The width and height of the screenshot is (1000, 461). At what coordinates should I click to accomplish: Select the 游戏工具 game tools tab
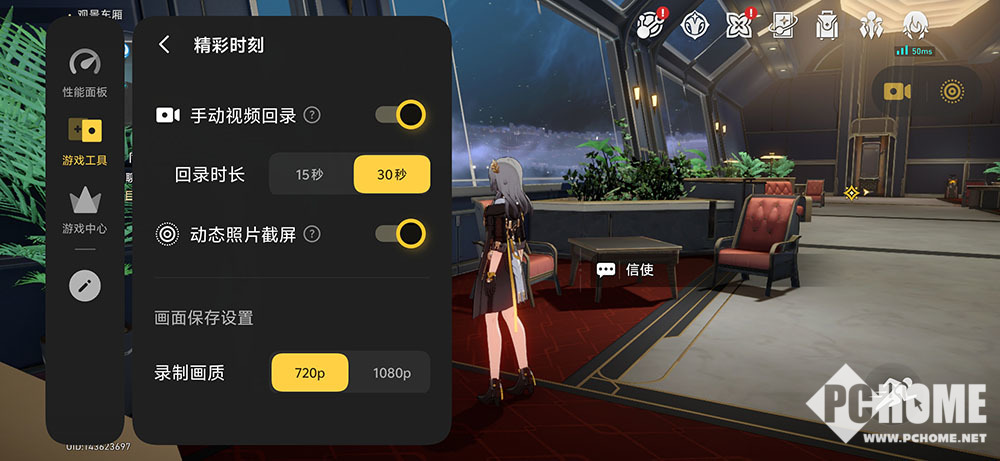[85, 140]
